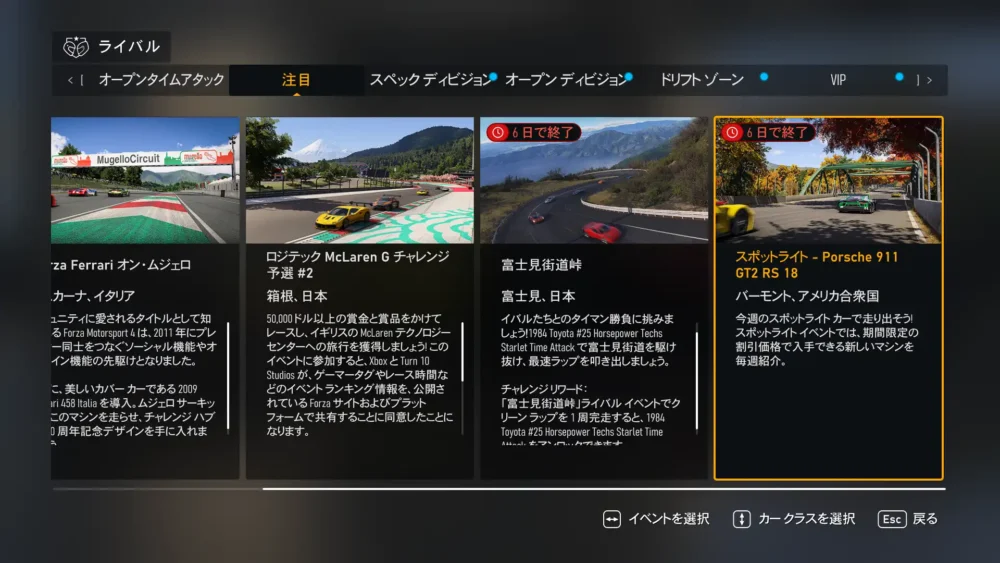Select the VIP tab
This screenshot has width=1000, height=563.
click(838, 80)
